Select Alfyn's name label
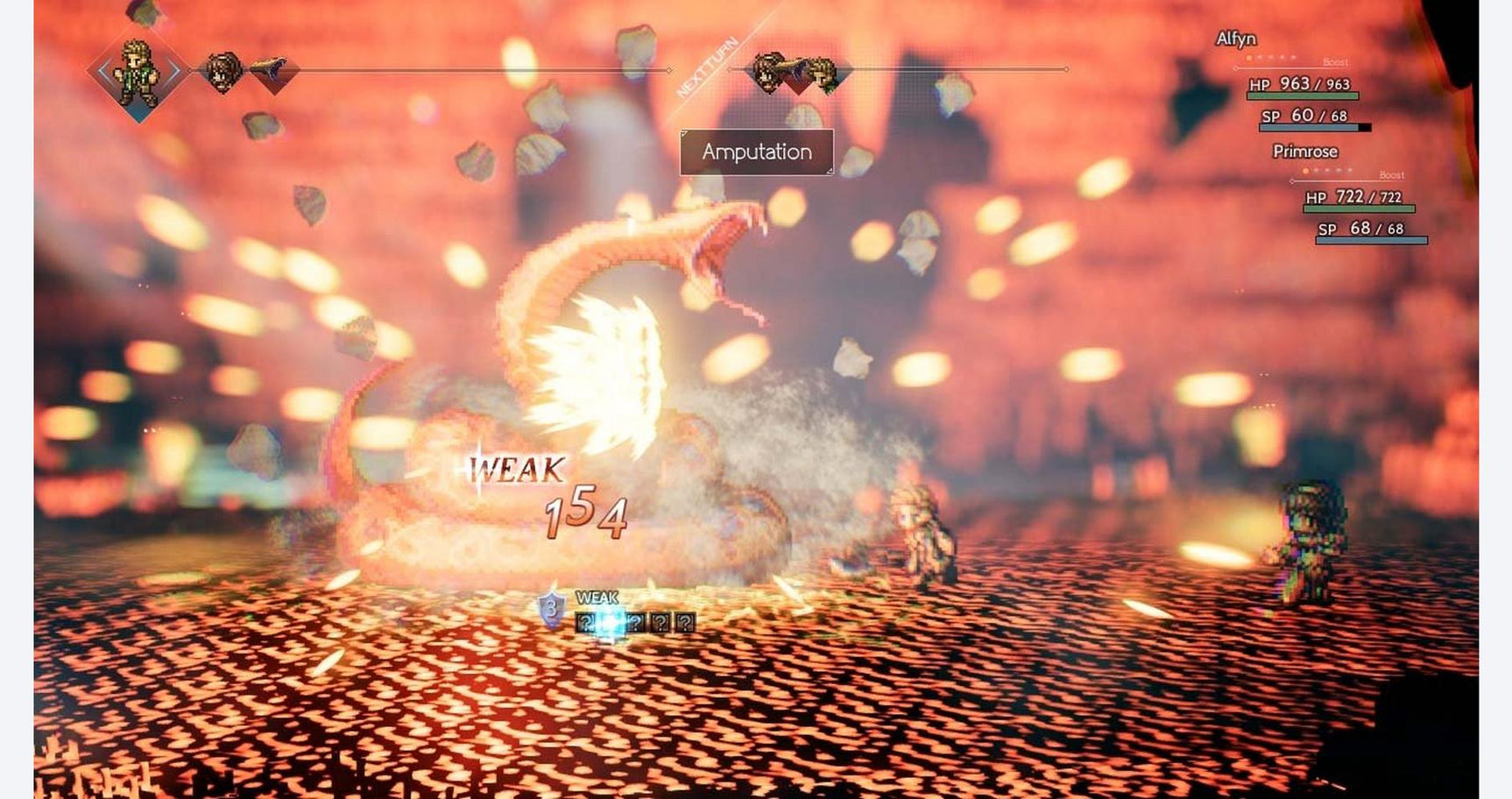Image resolution: width=1512 pixels, height=799 pixels. click(1237, 39)
